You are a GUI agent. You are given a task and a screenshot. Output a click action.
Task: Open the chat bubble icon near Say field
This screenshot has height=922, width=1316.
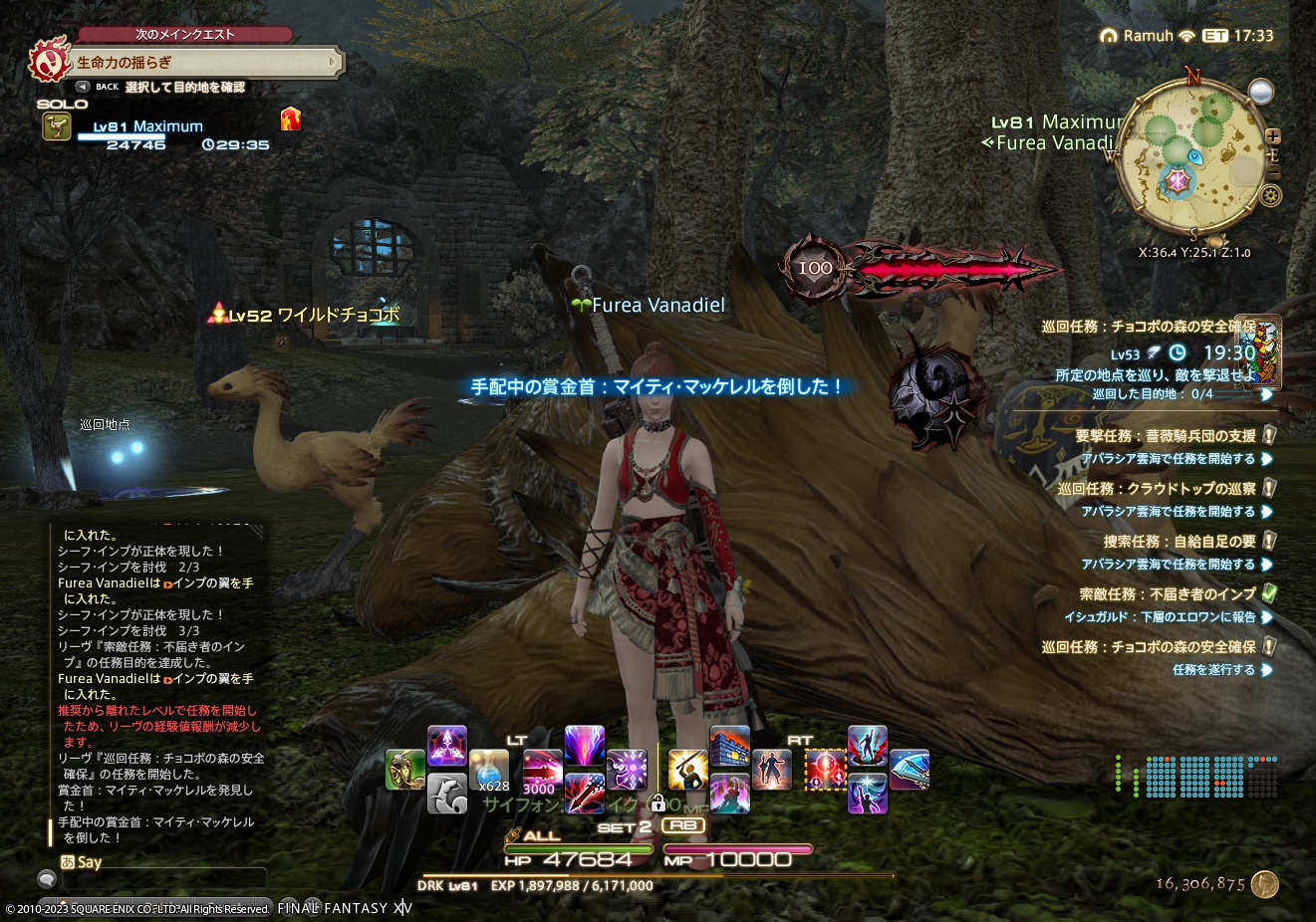(x=46, y=879)
